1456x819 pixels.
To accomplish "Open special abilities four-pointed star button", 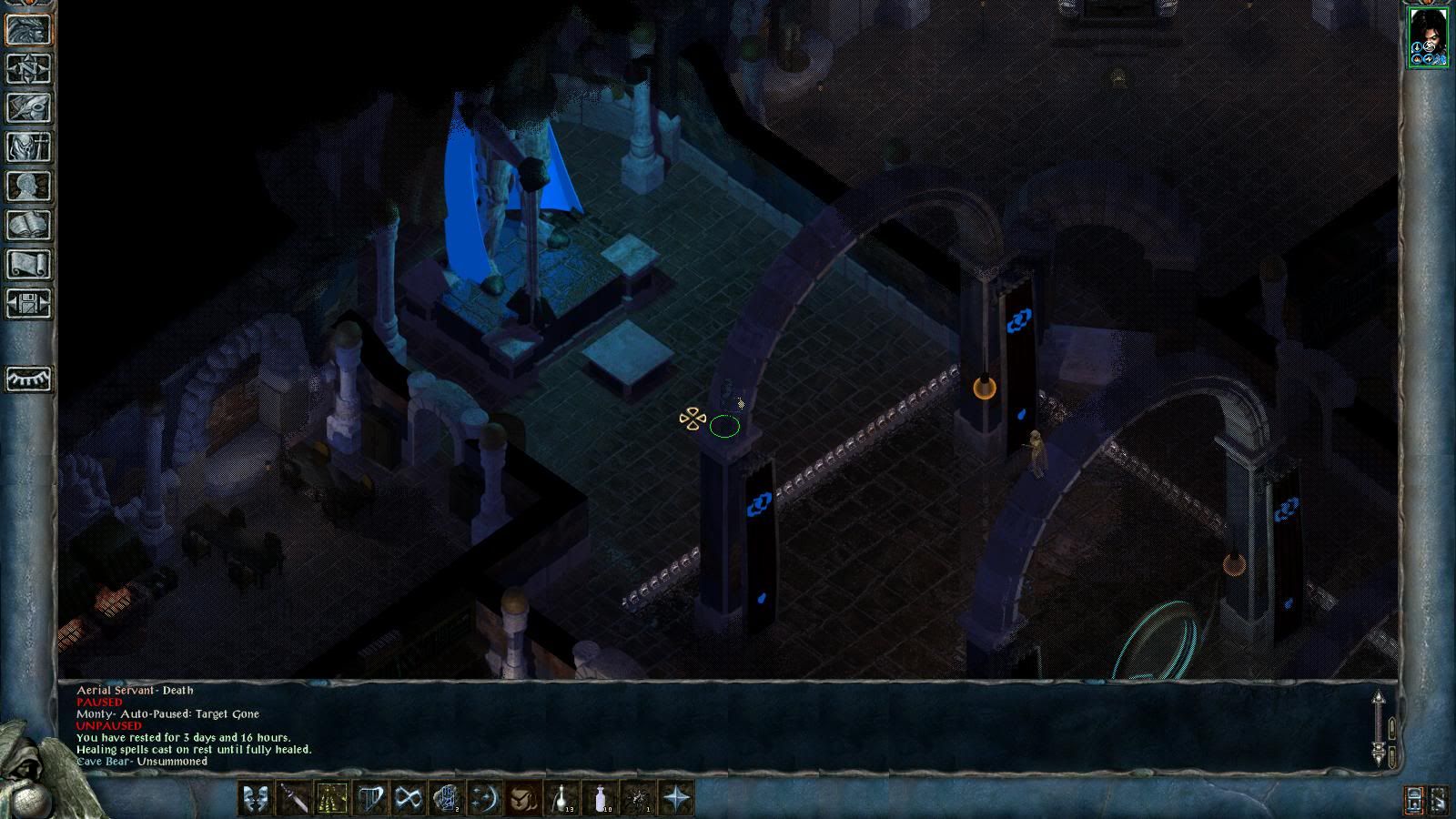I will [x=676, y=798].
